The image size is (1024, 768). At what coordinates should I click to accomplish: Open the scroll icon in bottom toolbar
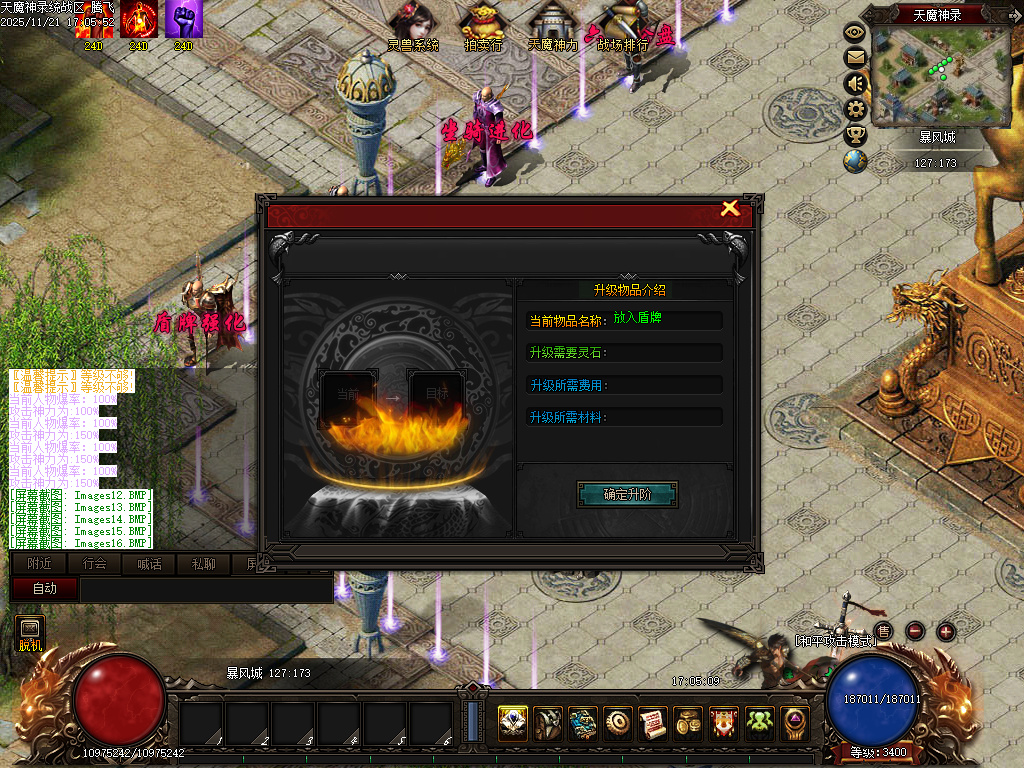pyautogui.click(x=653, y=722)
